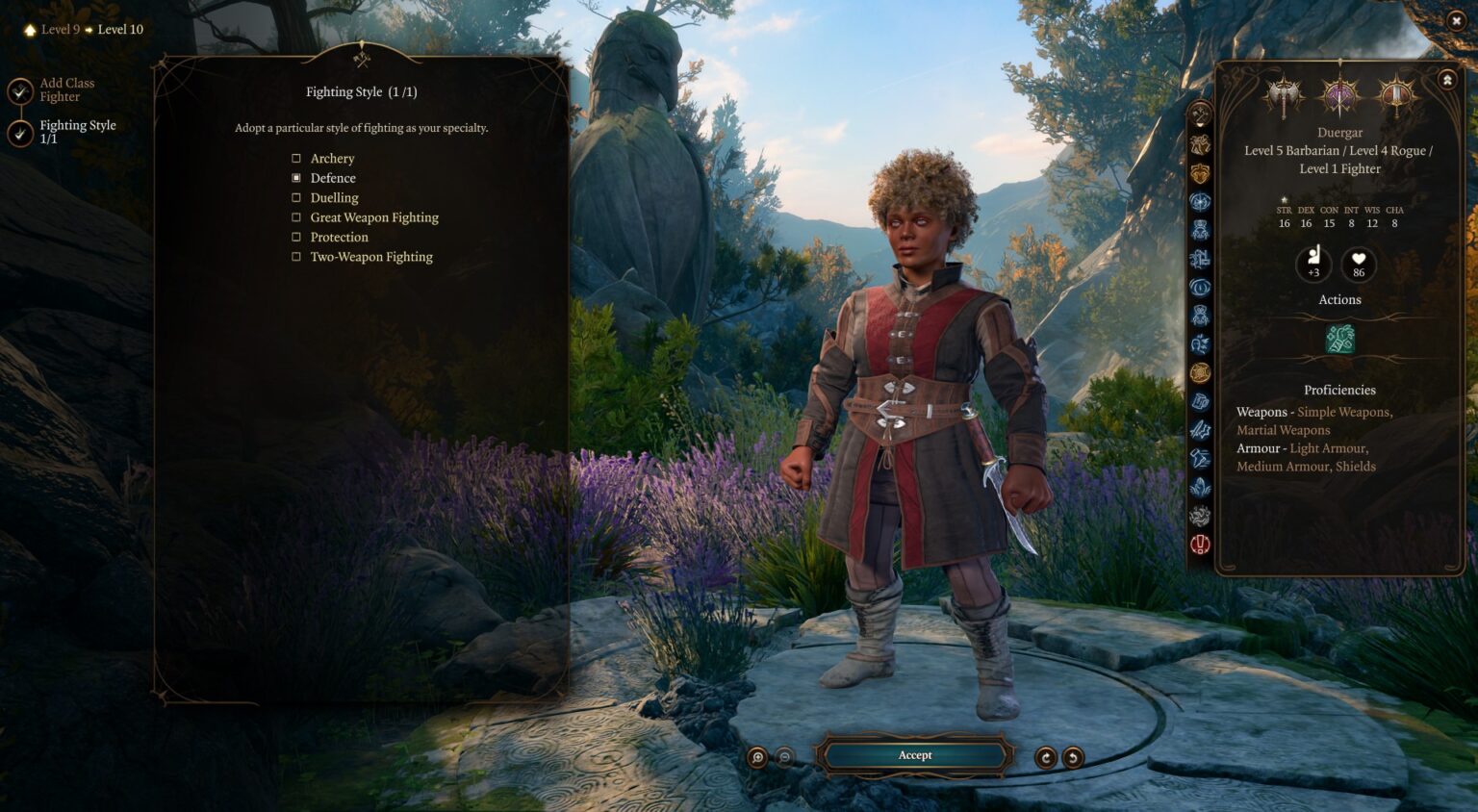
Task: Tick the Defence fighting style checkbox
Action: point(296,178)
